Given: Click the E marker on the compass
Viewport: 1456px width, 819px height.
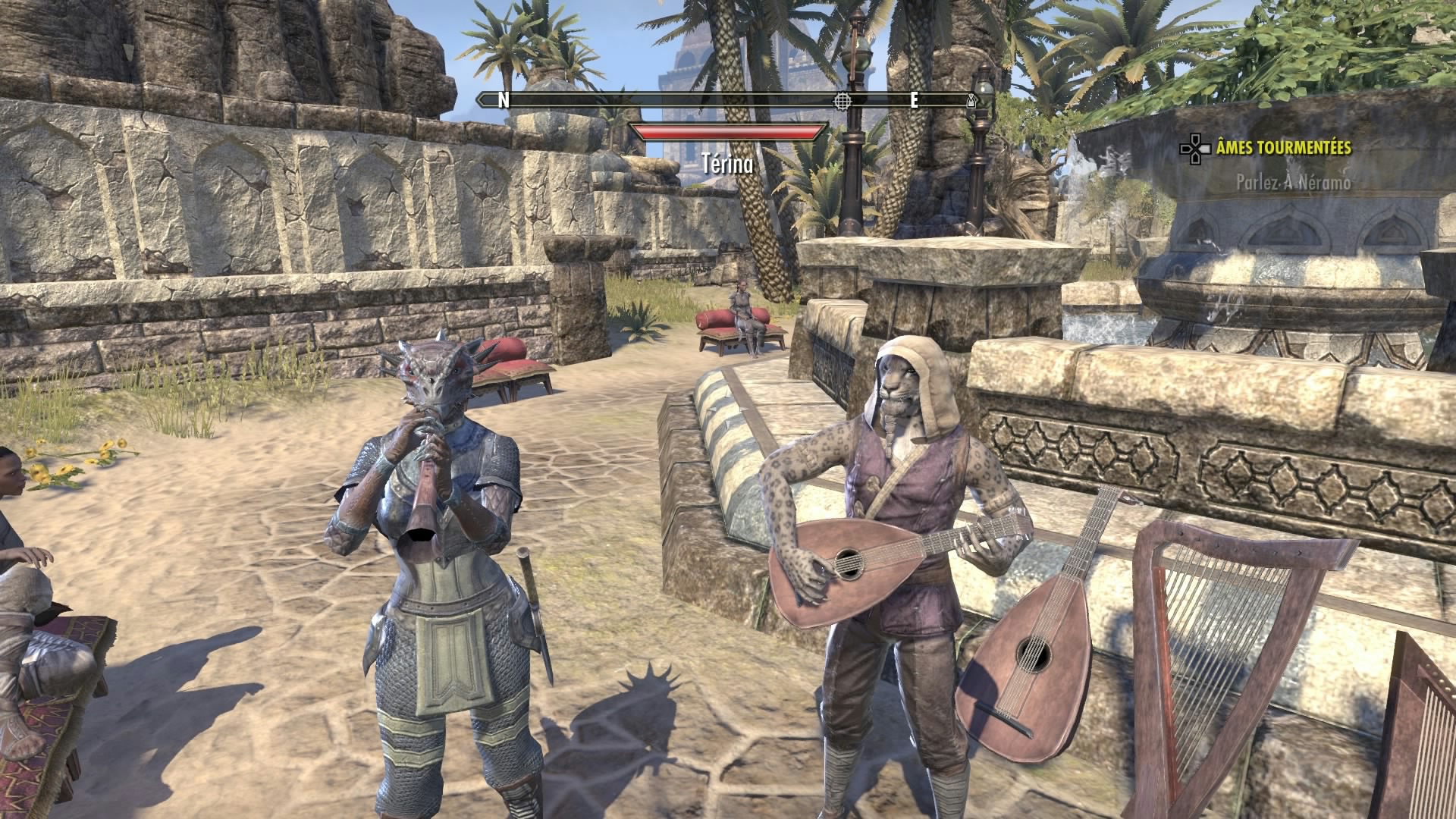Looking at the screenshot, I should pos(915,98).
